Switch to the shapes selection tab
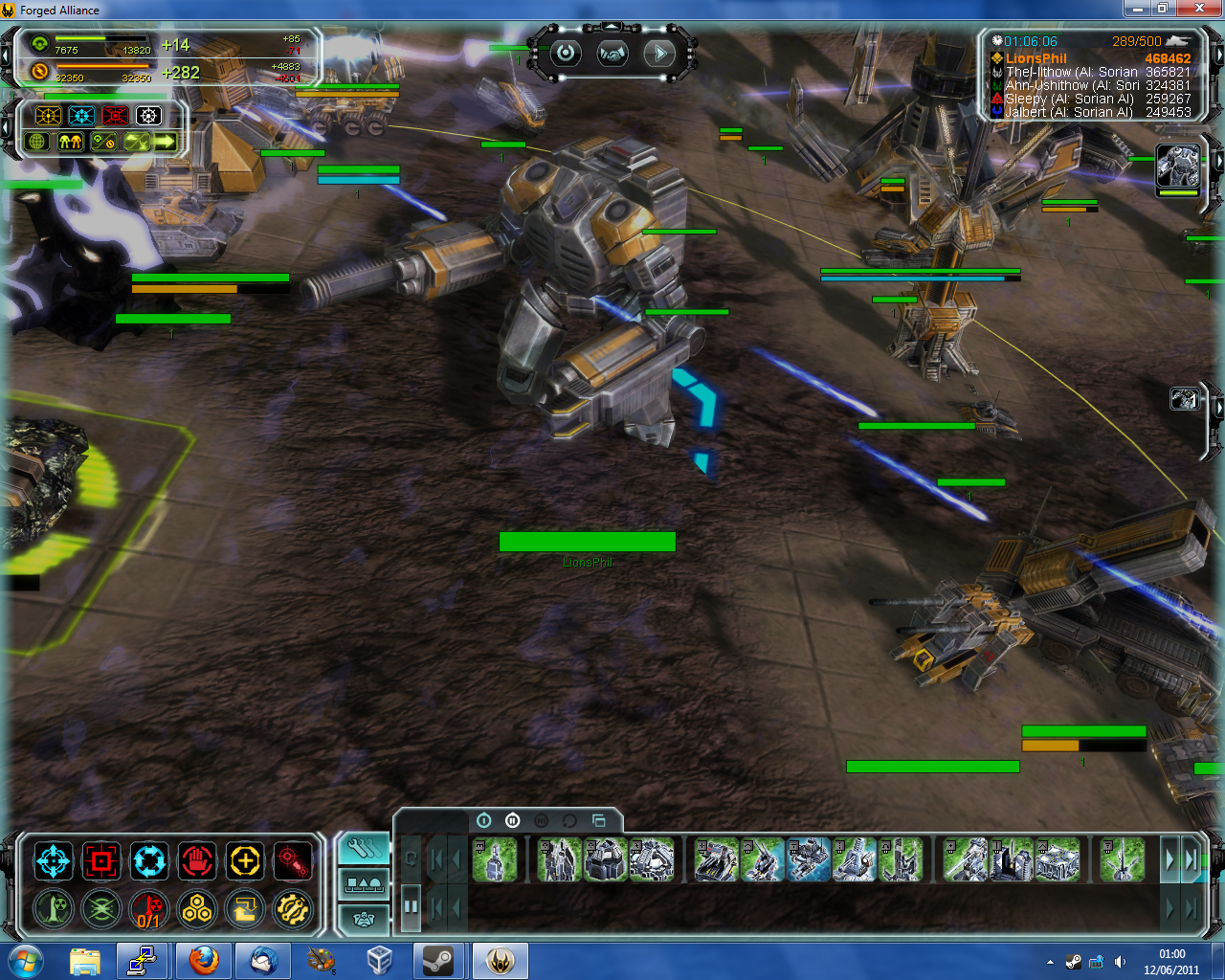1225x980 pixels. (x=364, y=884)
